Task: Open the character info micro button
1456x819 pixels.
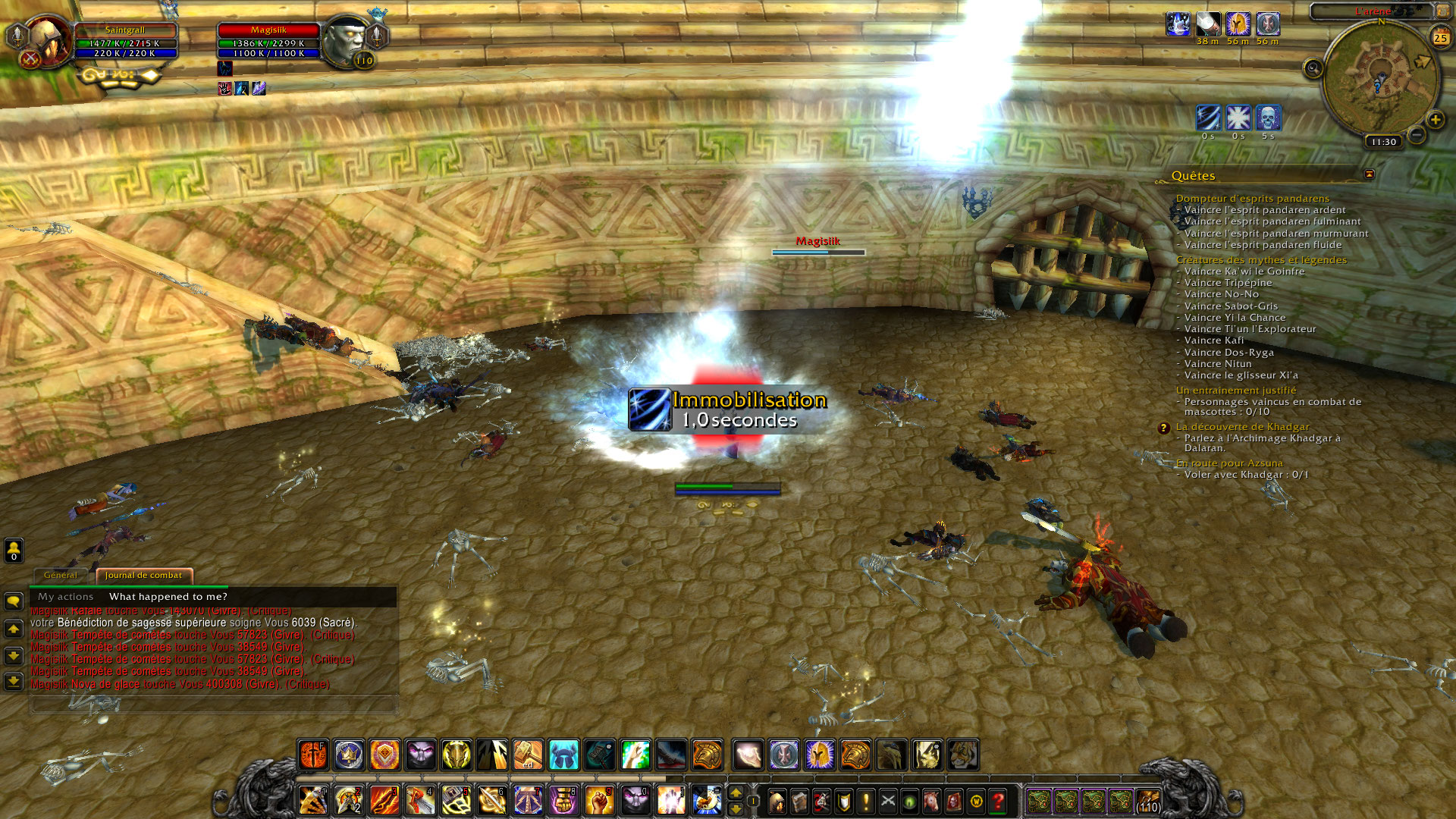Action: pos(777,801)
